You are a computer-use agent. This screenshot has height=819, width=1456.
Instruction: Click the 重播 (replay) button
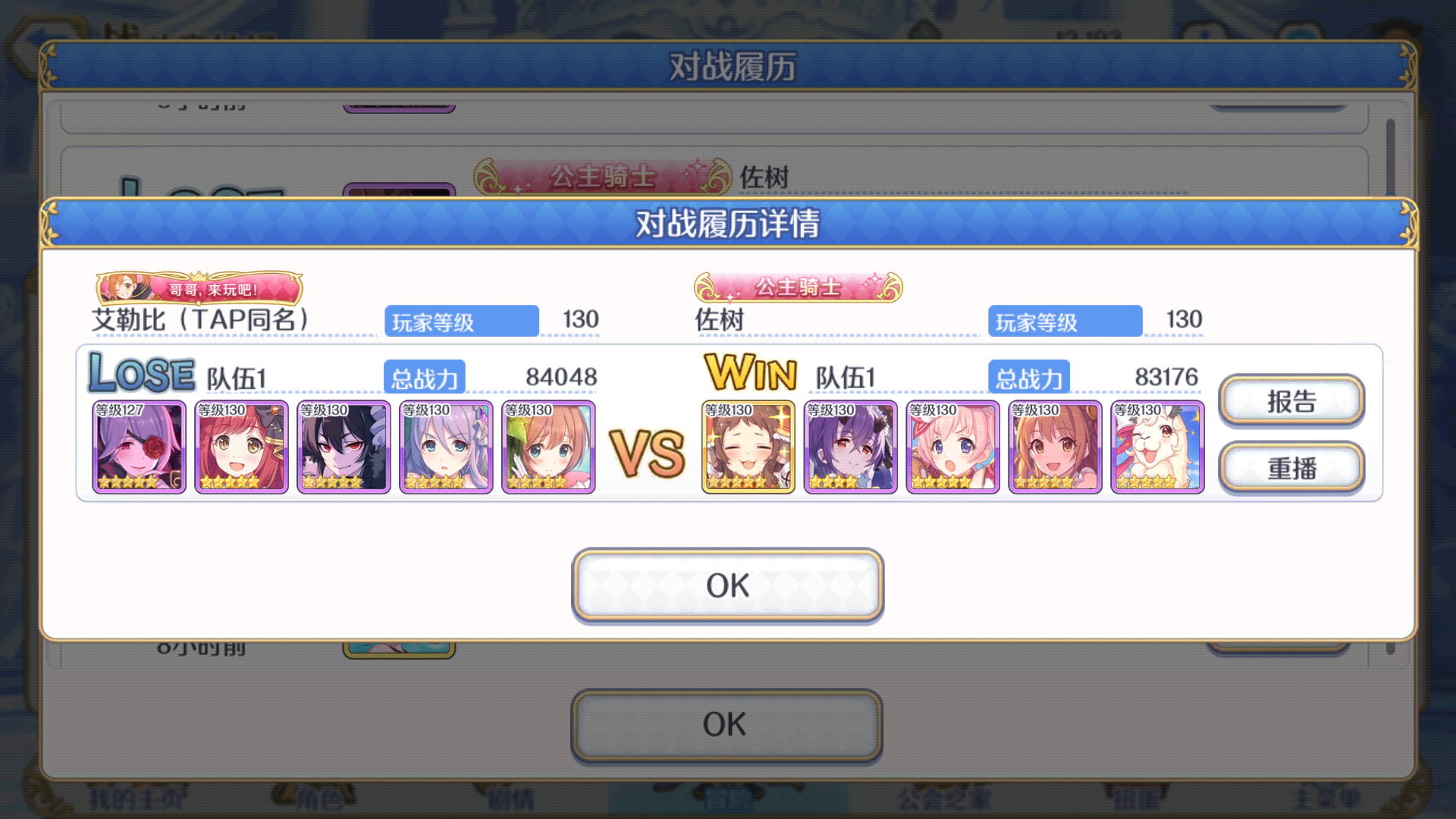(x=1291, y=467)
